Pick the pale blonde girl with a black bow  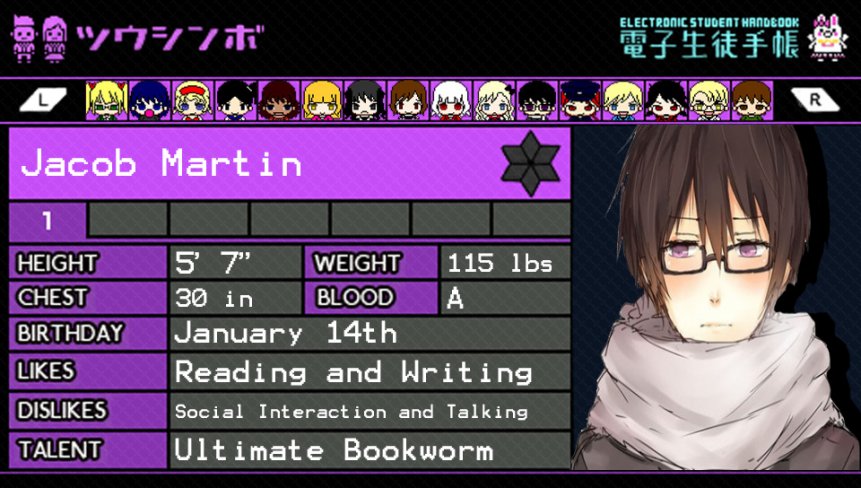click(493, 100)
